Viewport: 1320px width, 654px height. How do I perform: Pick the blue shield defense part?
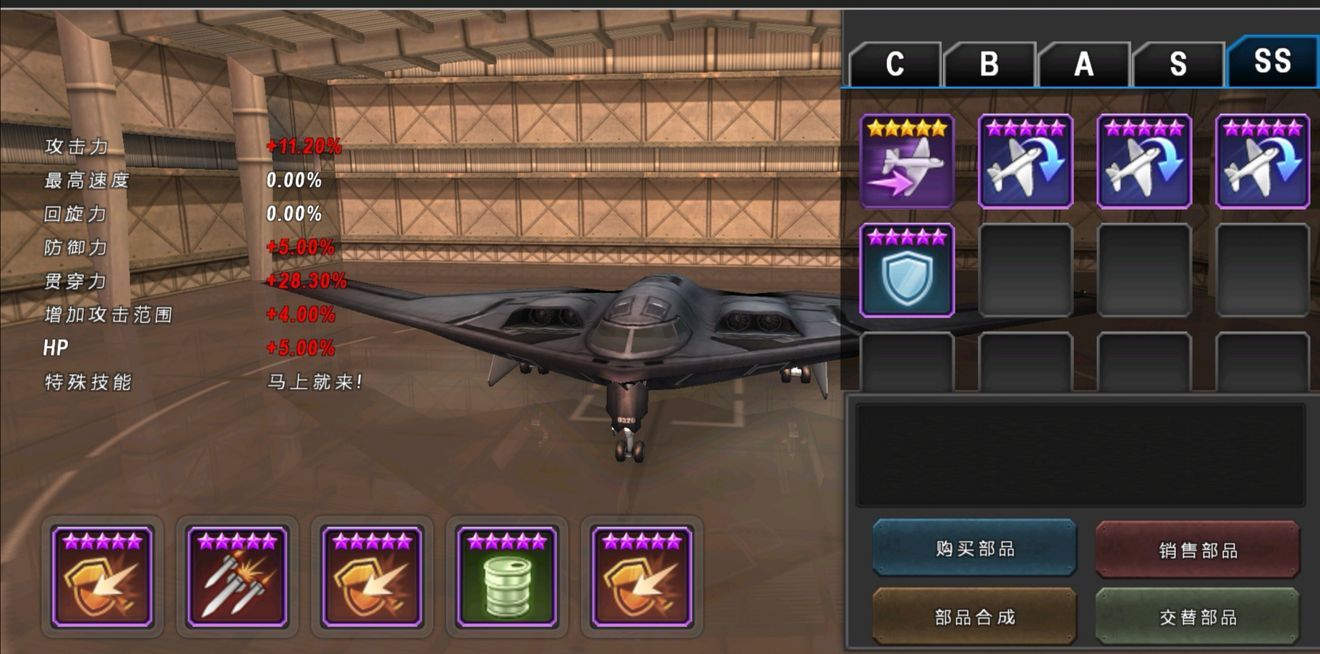point(907,270)
